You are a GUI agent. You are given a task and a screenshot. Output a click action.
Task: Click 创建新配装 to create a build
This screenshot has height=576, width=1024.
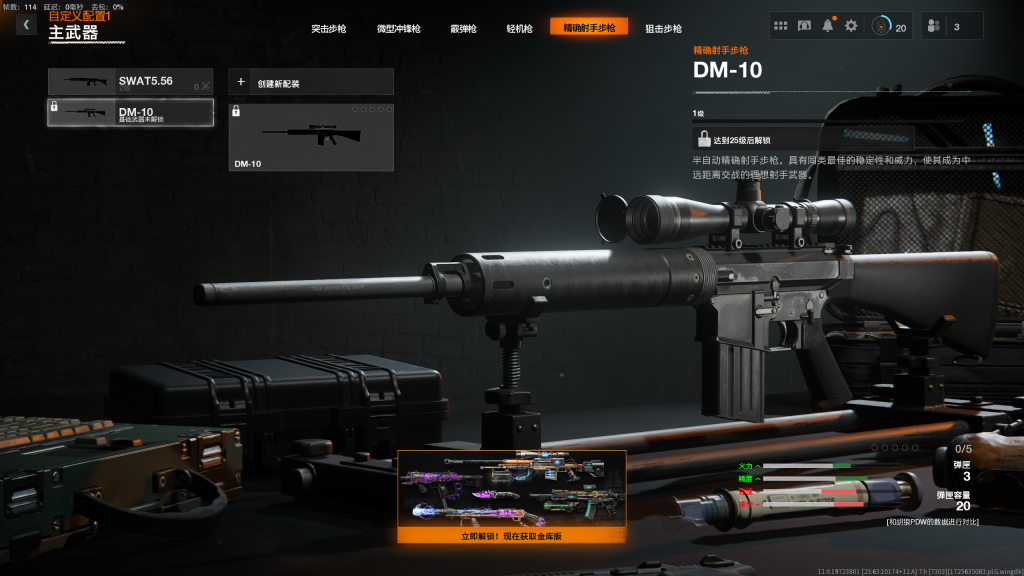click(311, 82)
